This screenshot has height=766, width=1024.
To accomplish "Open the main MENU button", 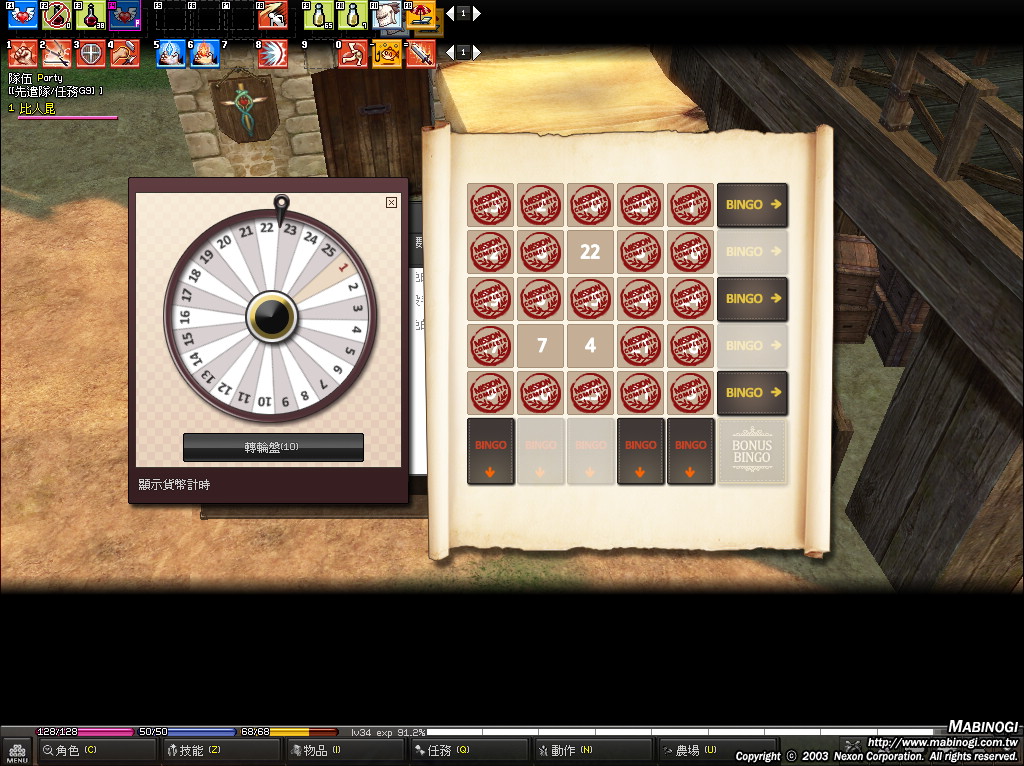I will 17,750.
